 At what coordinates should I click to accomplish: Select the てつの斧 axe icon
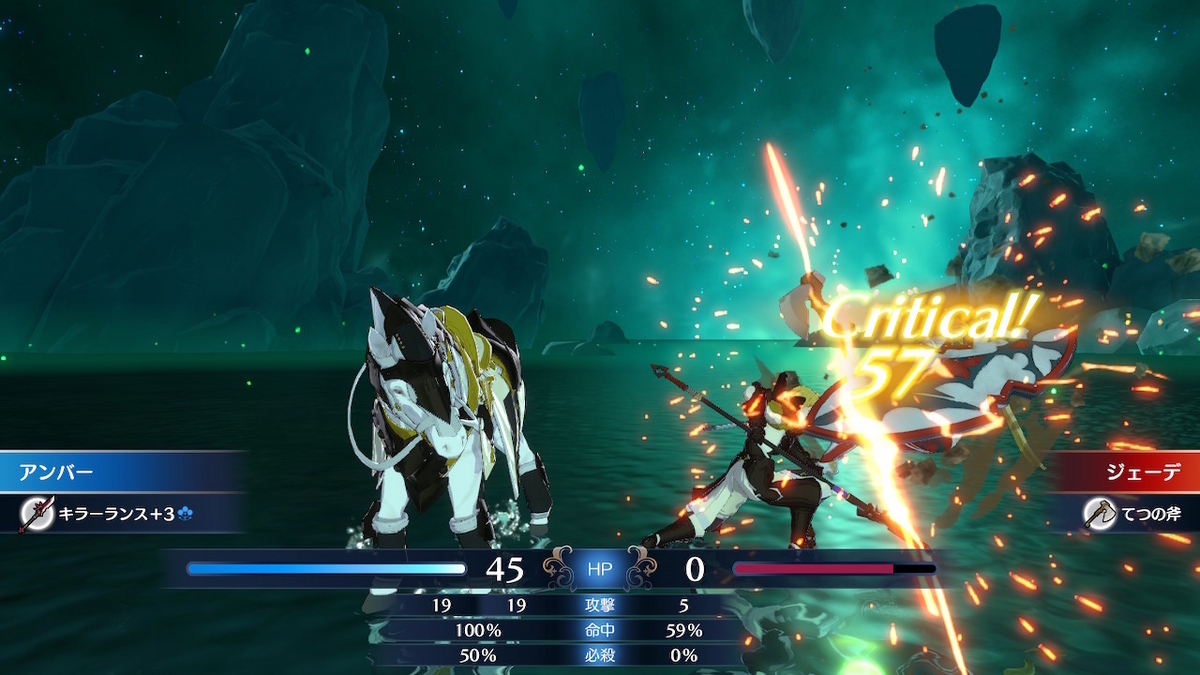point(1100,514)
